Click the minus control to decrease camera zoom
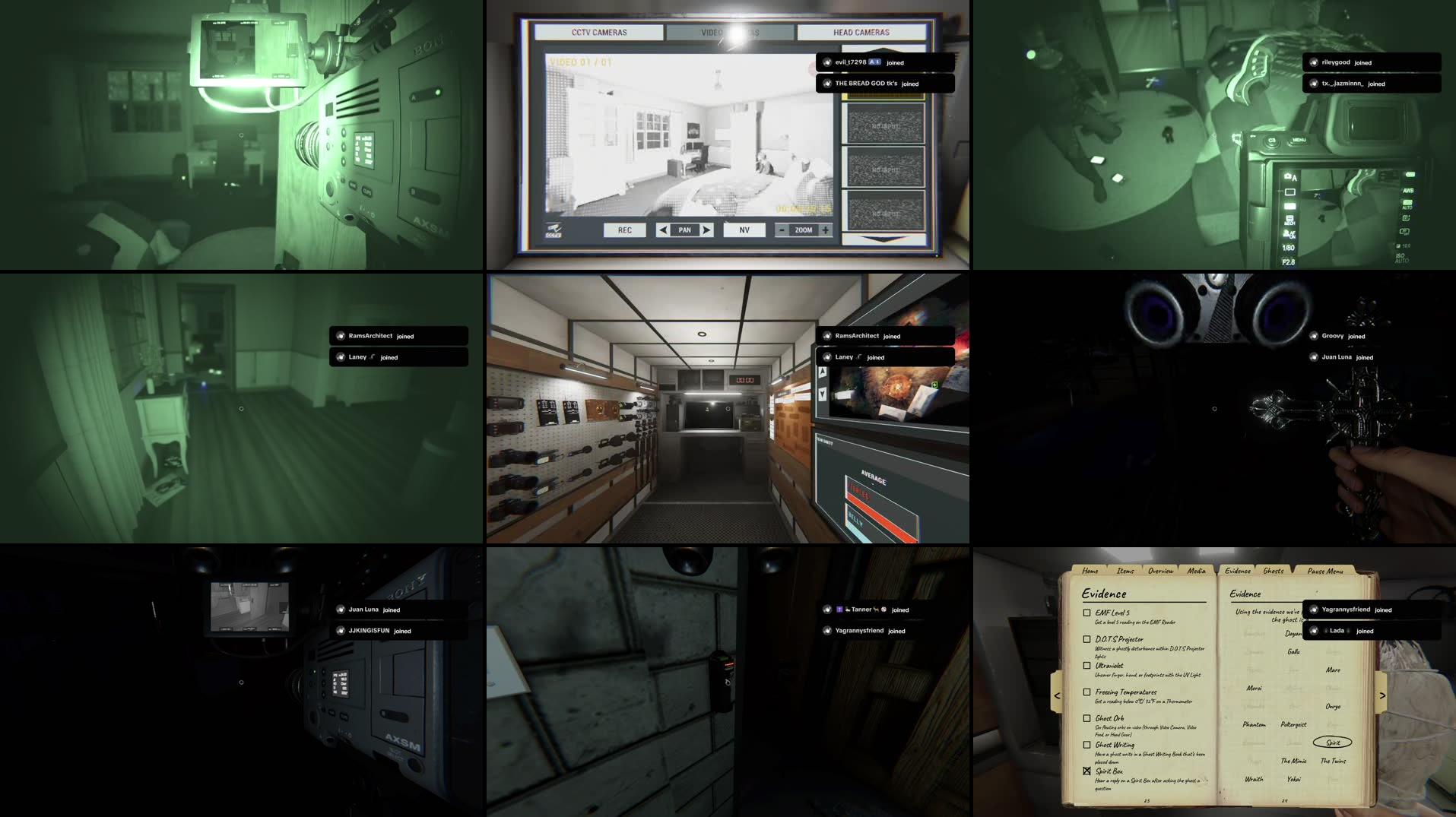This screenshot has width=1456, height=817. [x=782, y=230]
